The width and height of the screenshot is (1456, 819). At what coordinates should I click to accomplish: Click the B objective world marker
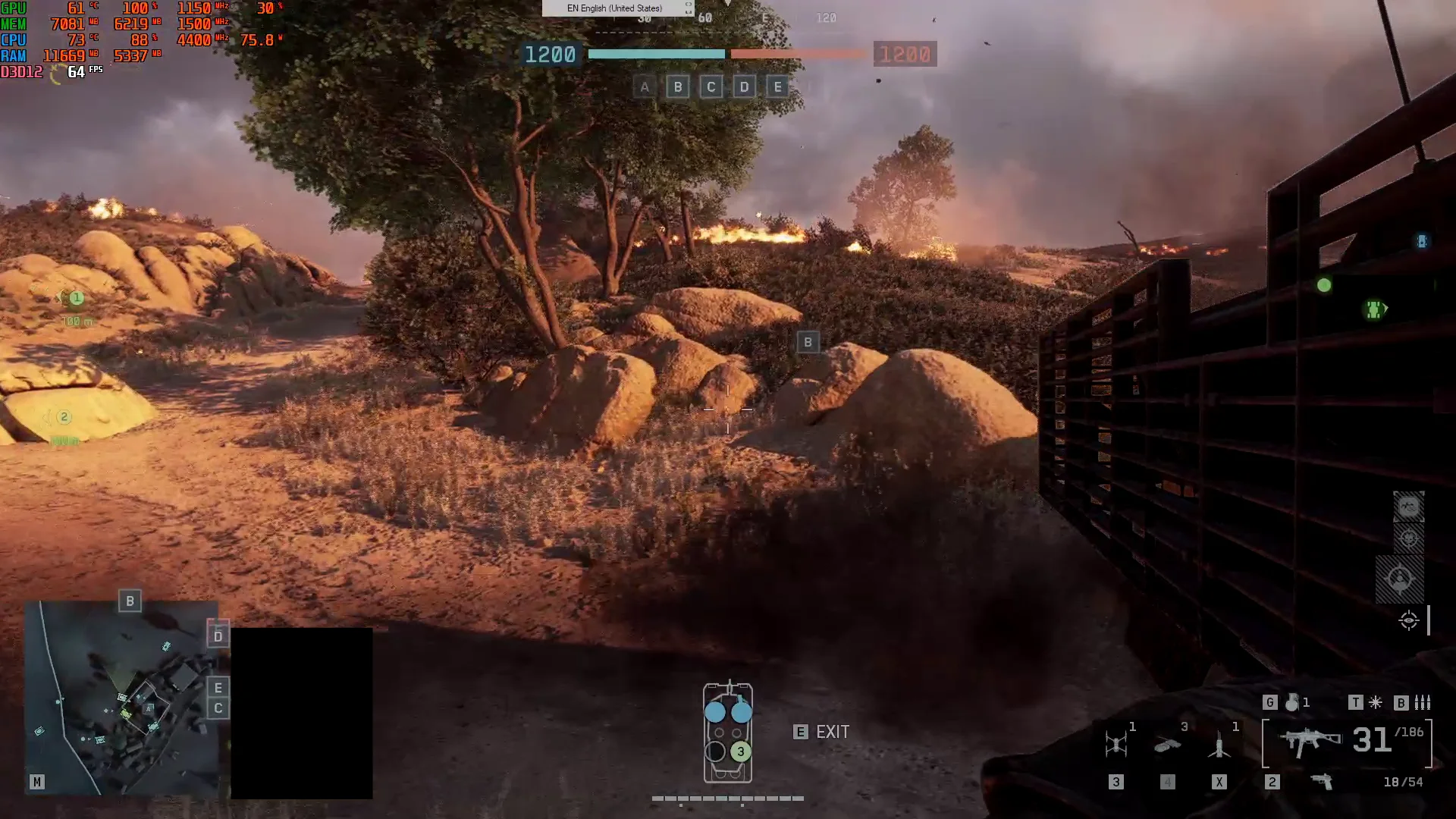pos(808,342)
